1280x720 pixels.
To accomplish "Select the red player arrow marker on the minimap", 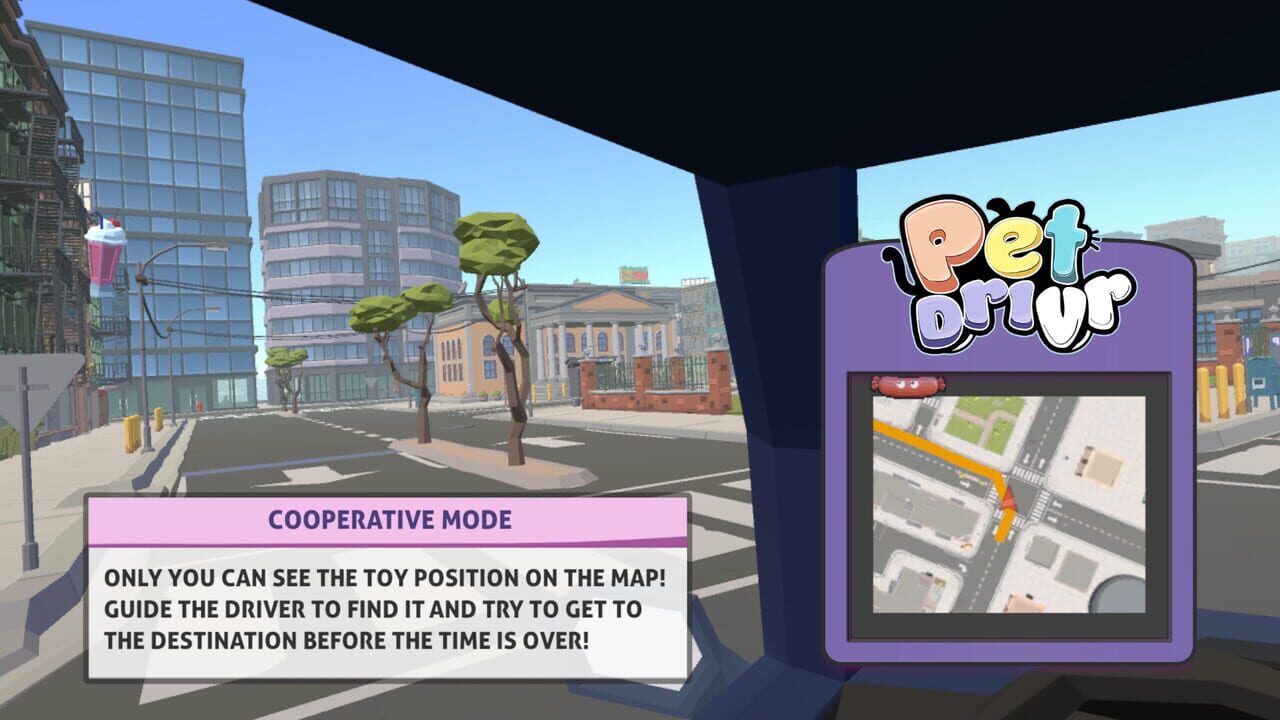I will [1009, 500].
